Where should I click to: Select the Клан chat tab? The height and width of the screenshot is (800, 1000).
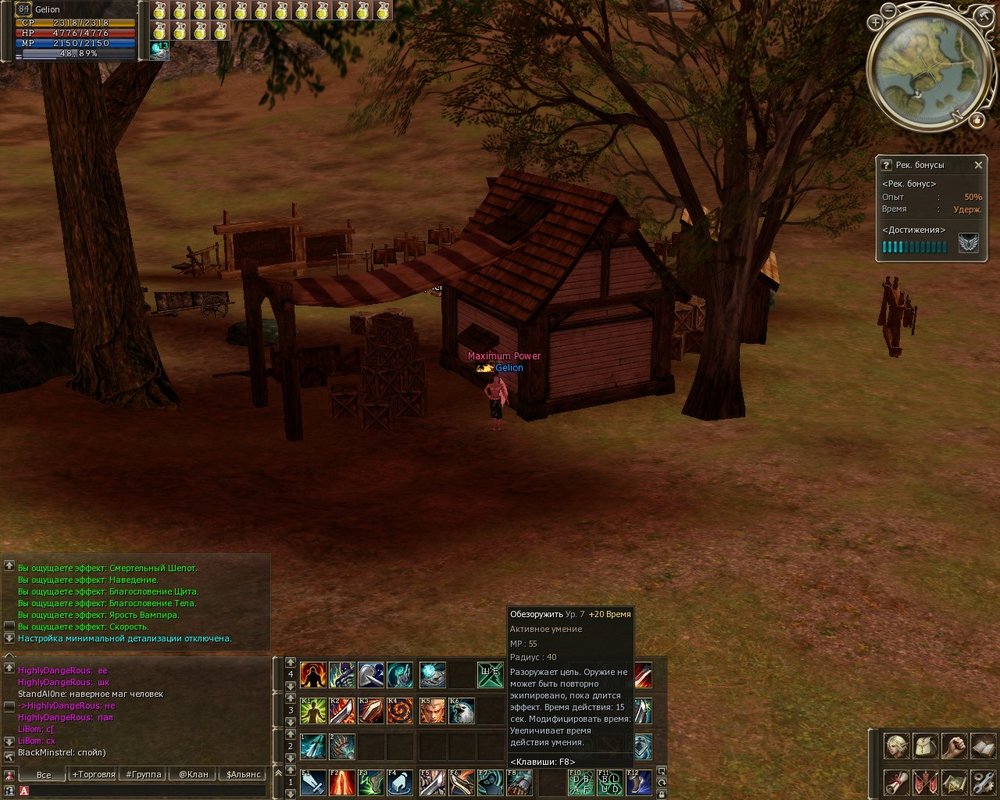192,774
